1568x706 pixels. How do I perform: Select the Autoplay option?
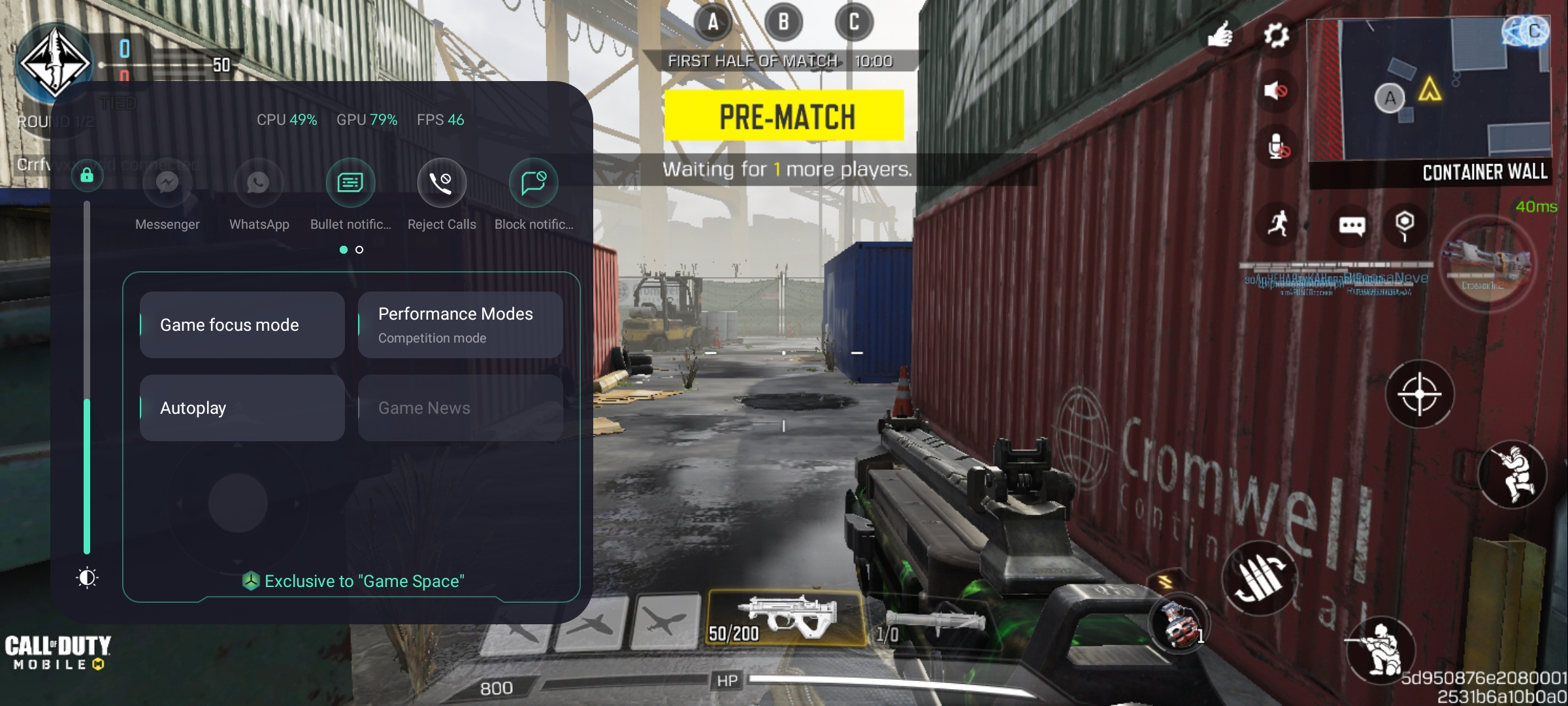[242, 408]
